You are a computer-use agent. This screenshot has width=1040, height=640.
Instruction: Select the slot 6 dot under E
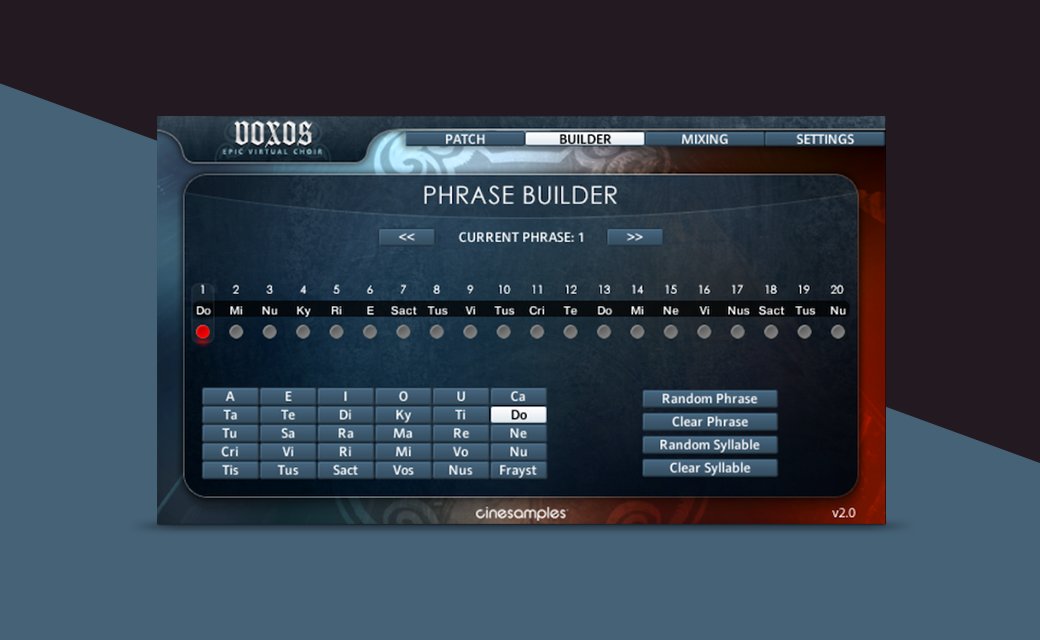click(x=370, y=332)
